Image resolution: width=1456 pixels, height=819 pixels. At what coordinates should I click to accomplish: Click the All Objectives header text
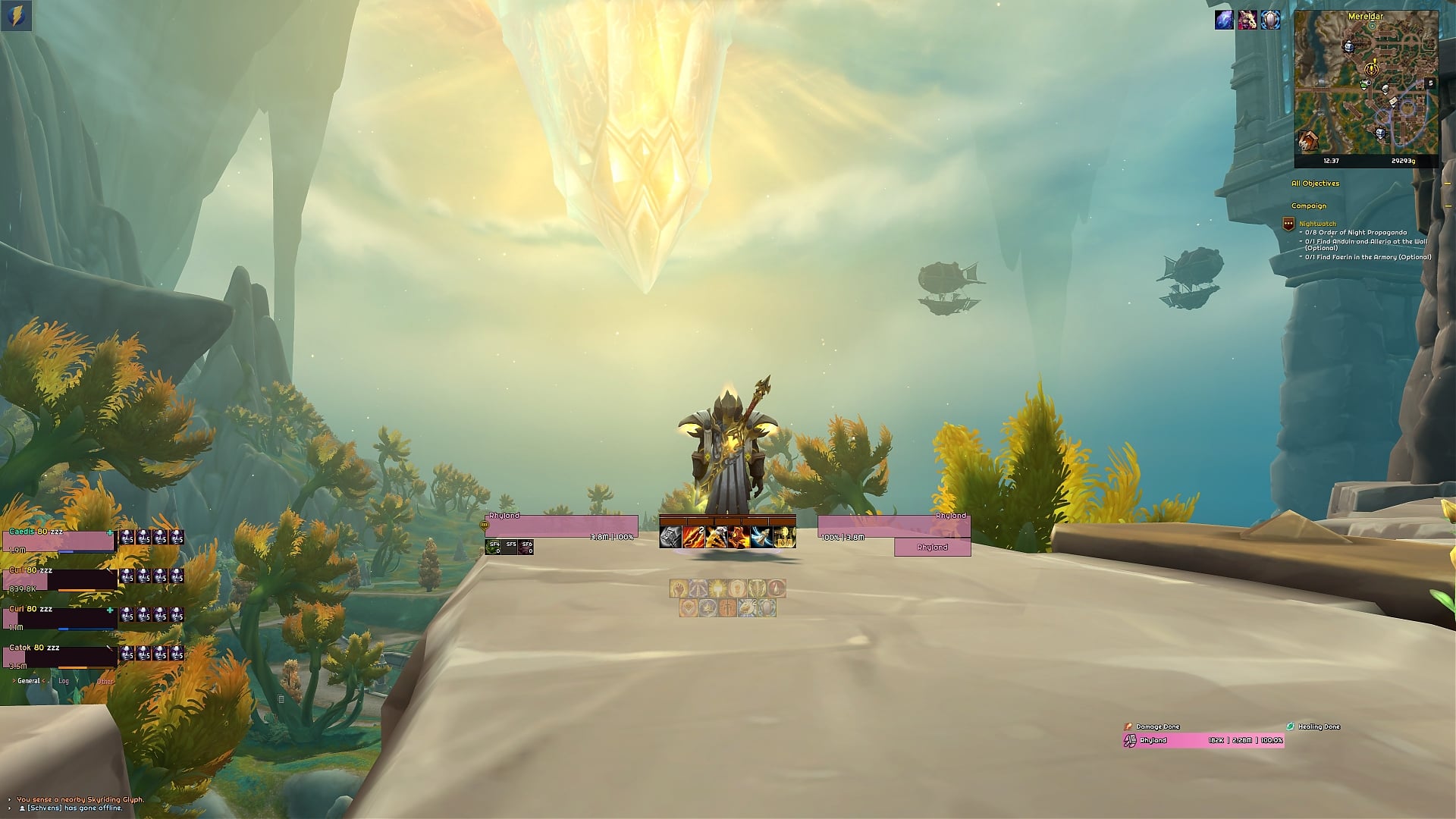pos(1316,184)
